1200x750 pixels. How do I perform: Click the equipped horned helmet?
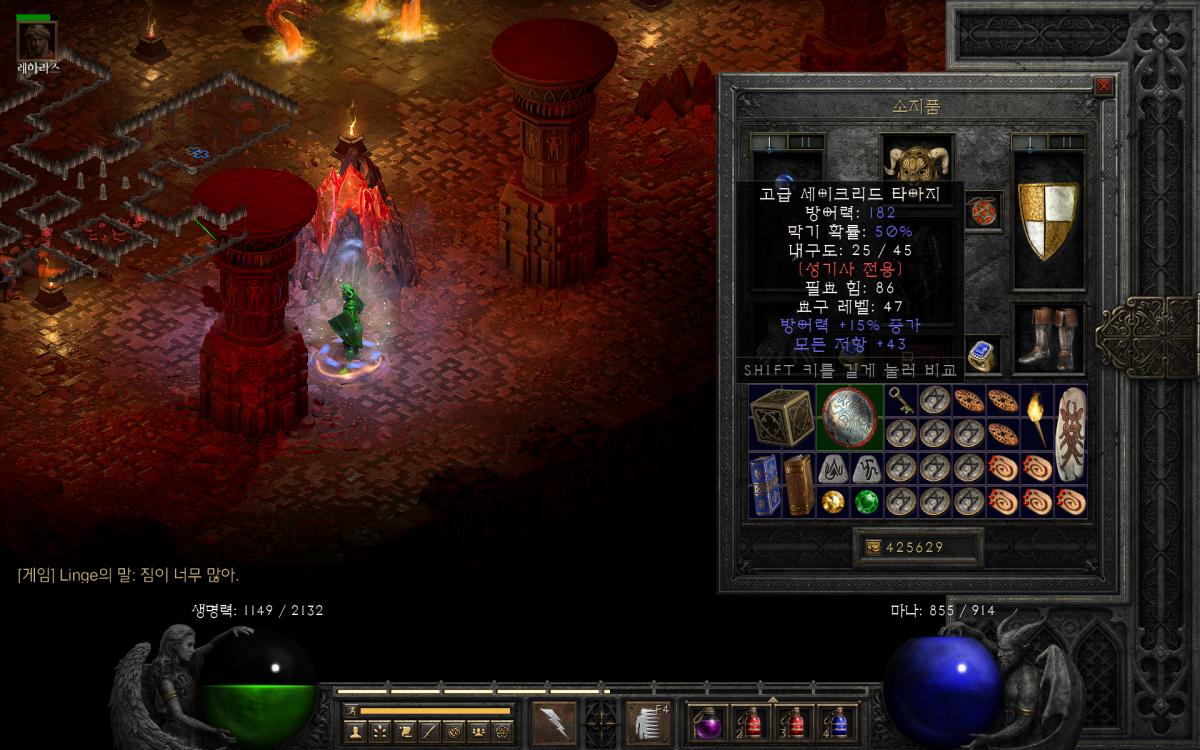click(917, 160)
